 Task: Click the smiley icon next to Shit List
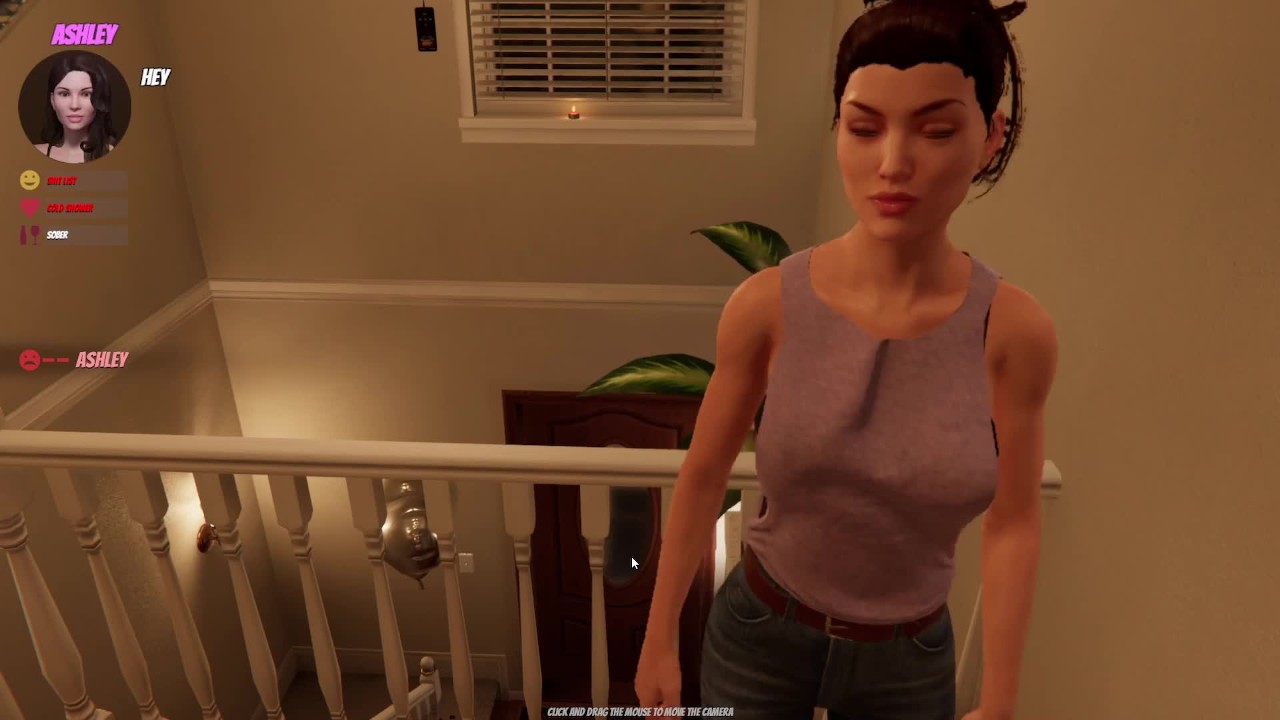click(x=29, y=180)
